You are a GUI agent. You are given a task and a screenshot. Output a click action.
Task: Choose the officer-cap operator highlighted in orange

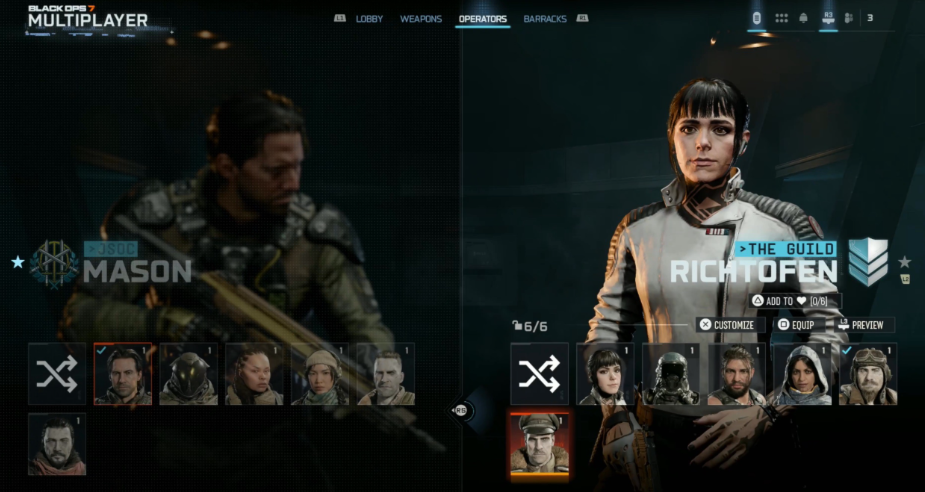click(539, 443)
